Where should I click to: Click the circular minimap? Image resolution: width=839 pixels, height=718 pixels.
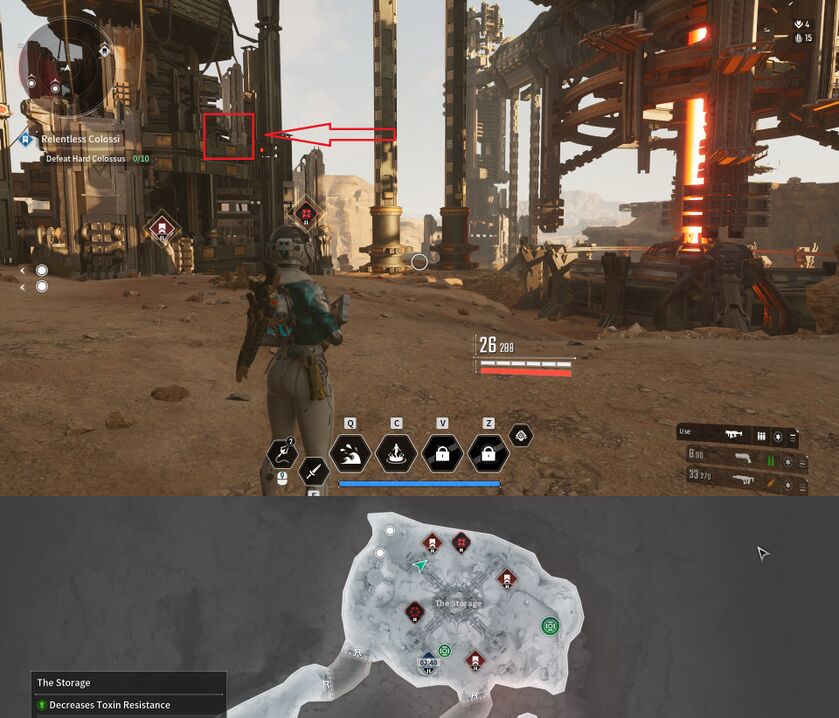67,68
